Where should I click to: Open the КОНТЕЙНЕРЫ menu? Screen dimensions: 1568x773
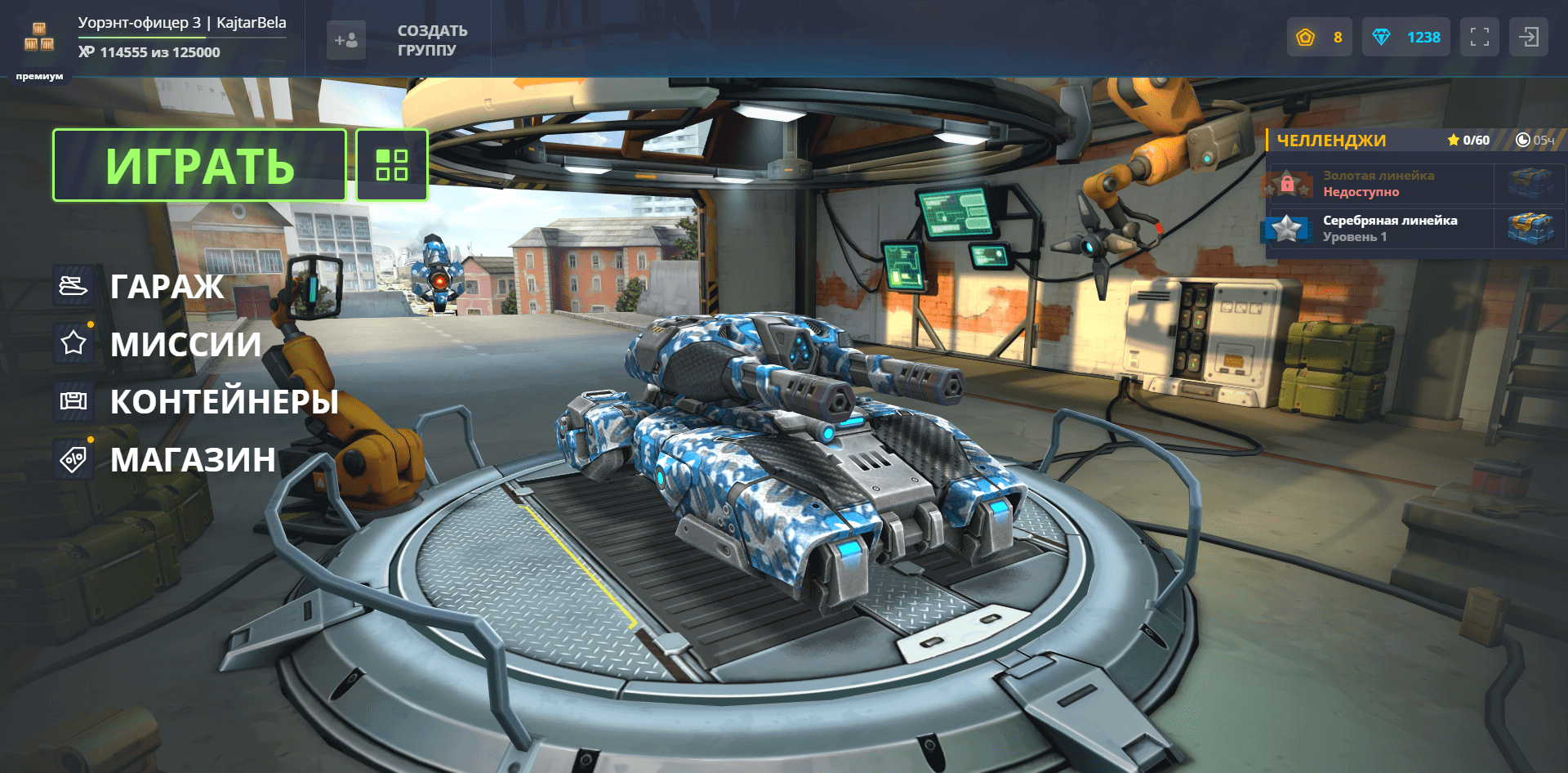pyautogui.click(x=224, y=401)
